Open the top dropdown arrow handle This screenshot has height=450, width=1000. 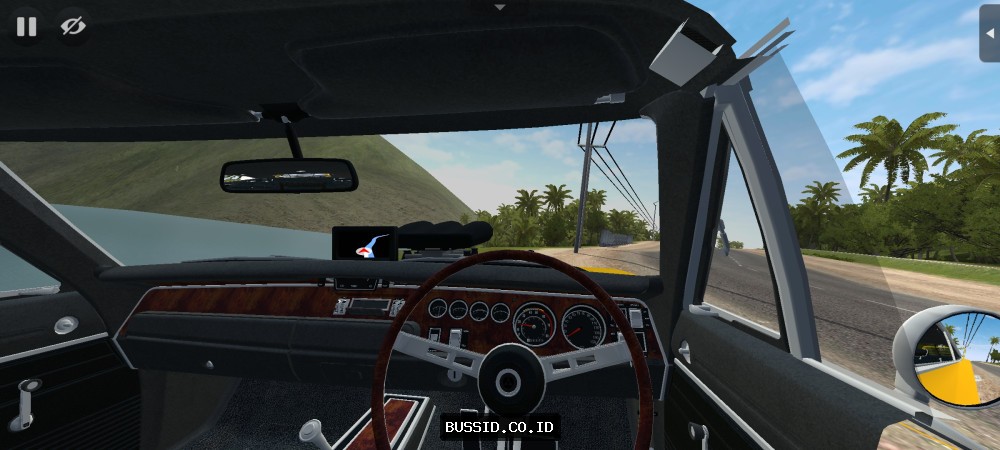point(500,7)
